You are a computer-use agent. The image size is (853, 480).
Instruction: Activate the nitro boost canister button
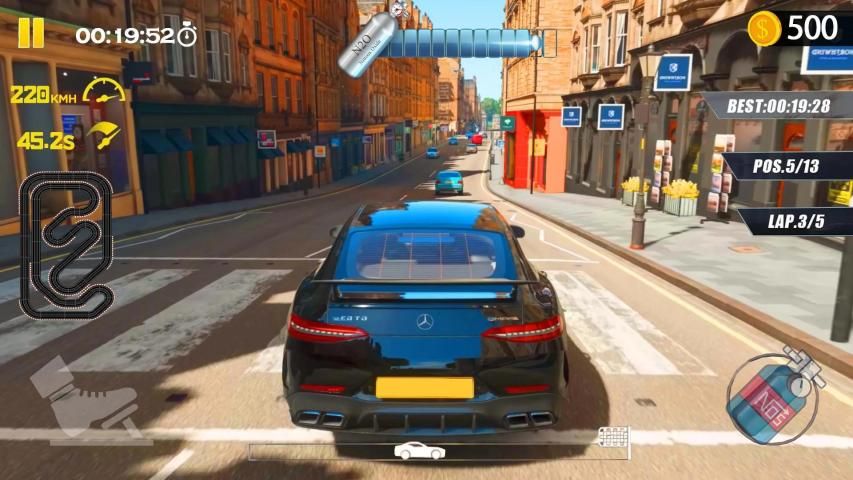click(x=772, y=397)
